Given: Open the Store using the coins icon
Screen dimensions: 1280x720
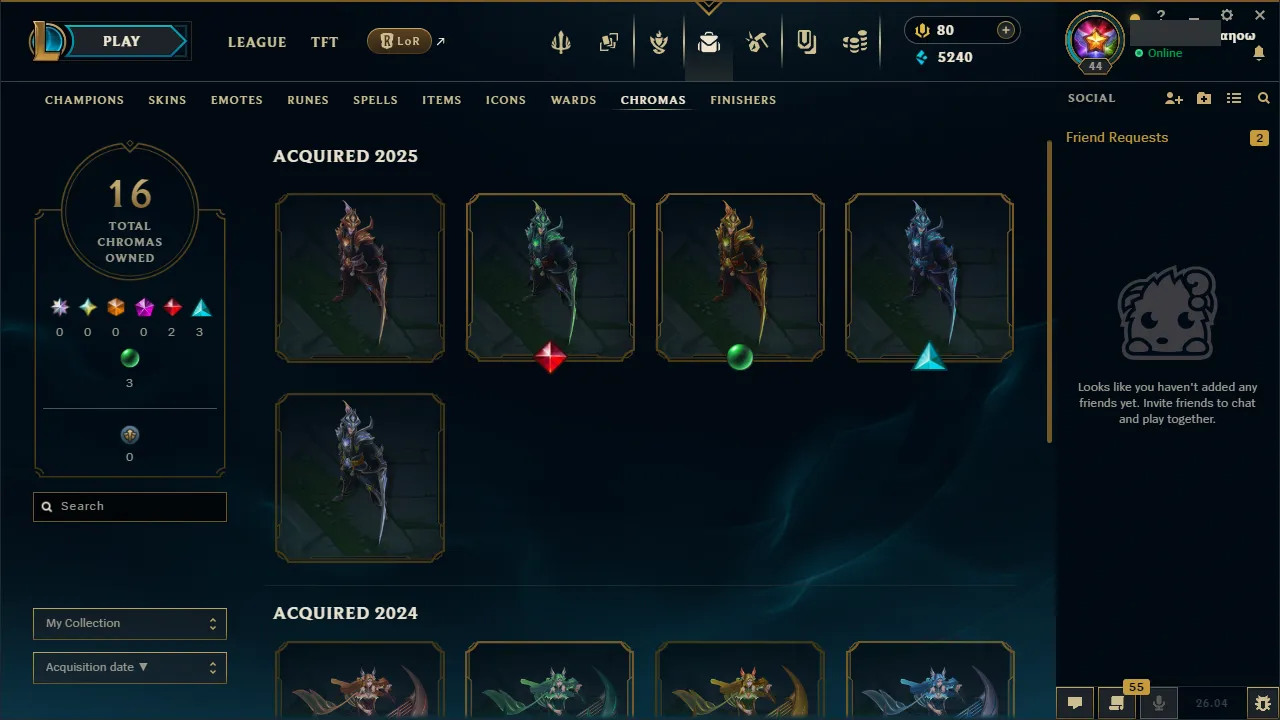Looking at the screenshot, I should 855,41.
